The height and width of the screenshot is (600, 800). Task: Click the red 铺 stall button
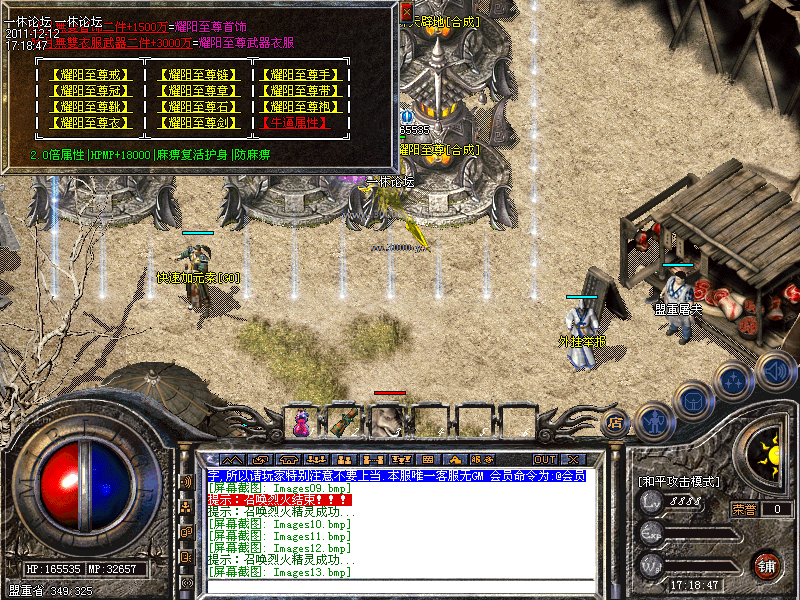click(765, 564)
